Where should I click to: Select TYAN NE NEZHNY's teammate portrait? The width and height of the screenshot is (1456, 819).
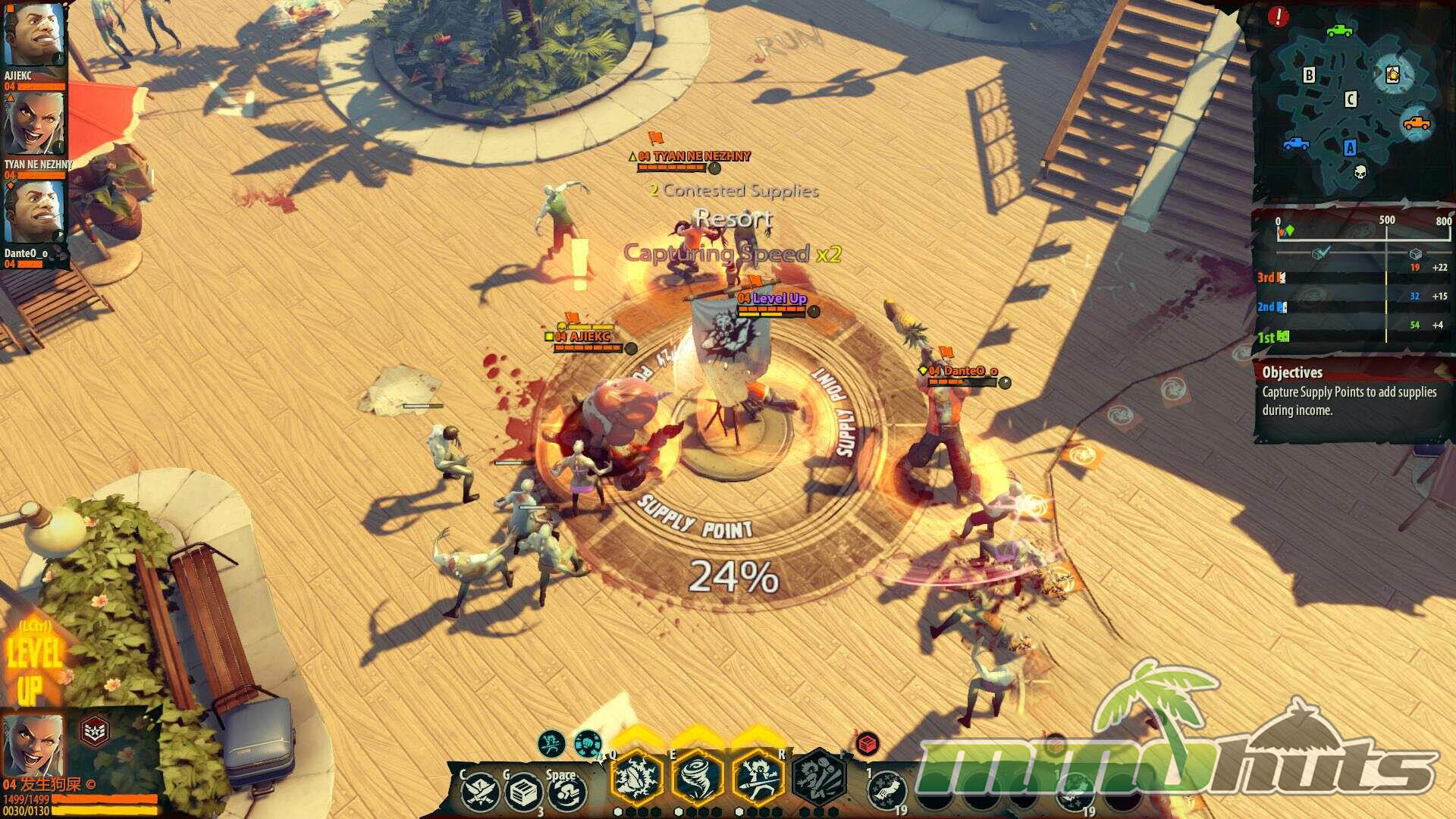tap(33, 124)
